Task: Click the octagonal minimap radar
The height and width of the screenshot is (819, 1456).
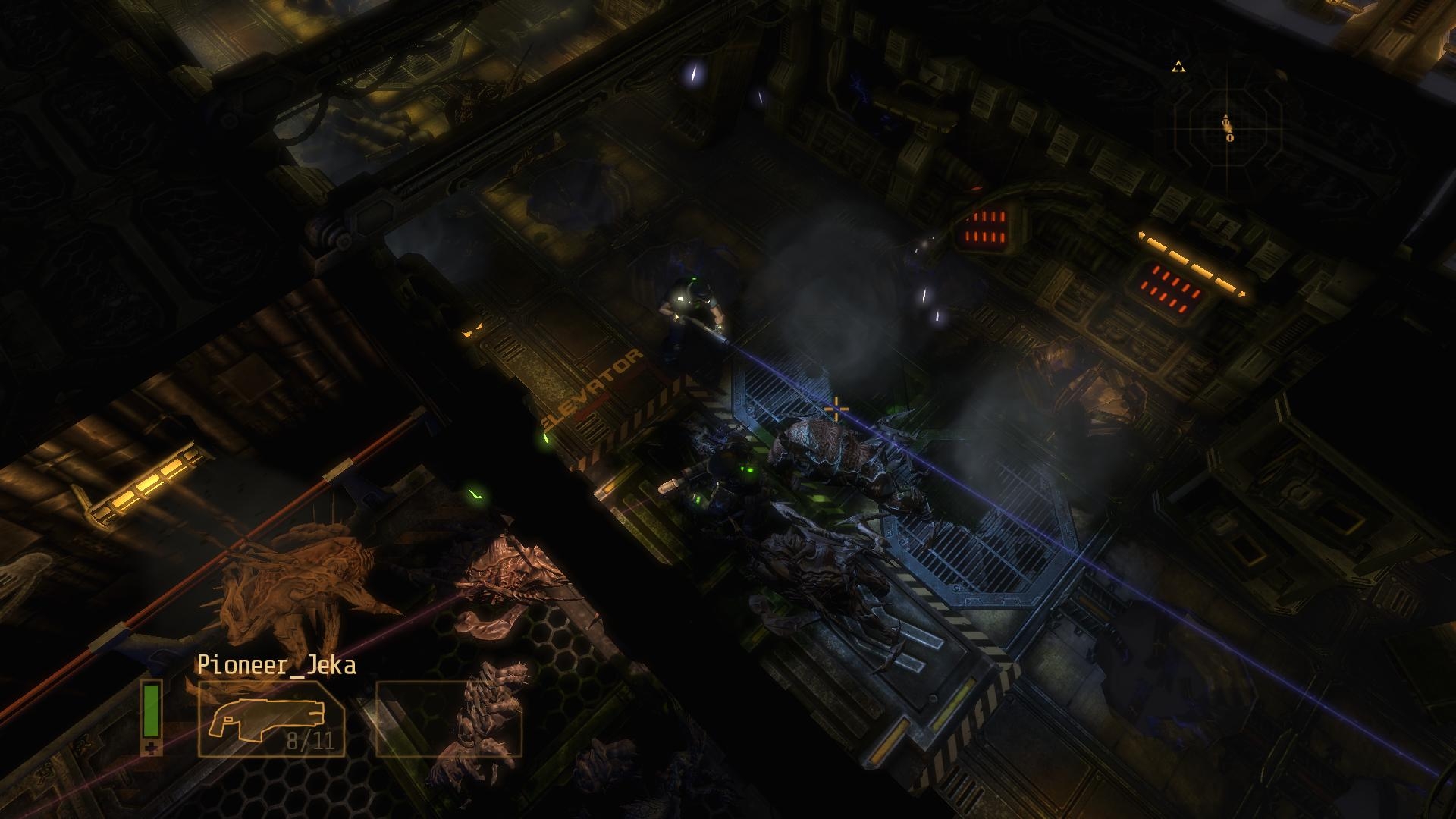Action: [1228, 126]
